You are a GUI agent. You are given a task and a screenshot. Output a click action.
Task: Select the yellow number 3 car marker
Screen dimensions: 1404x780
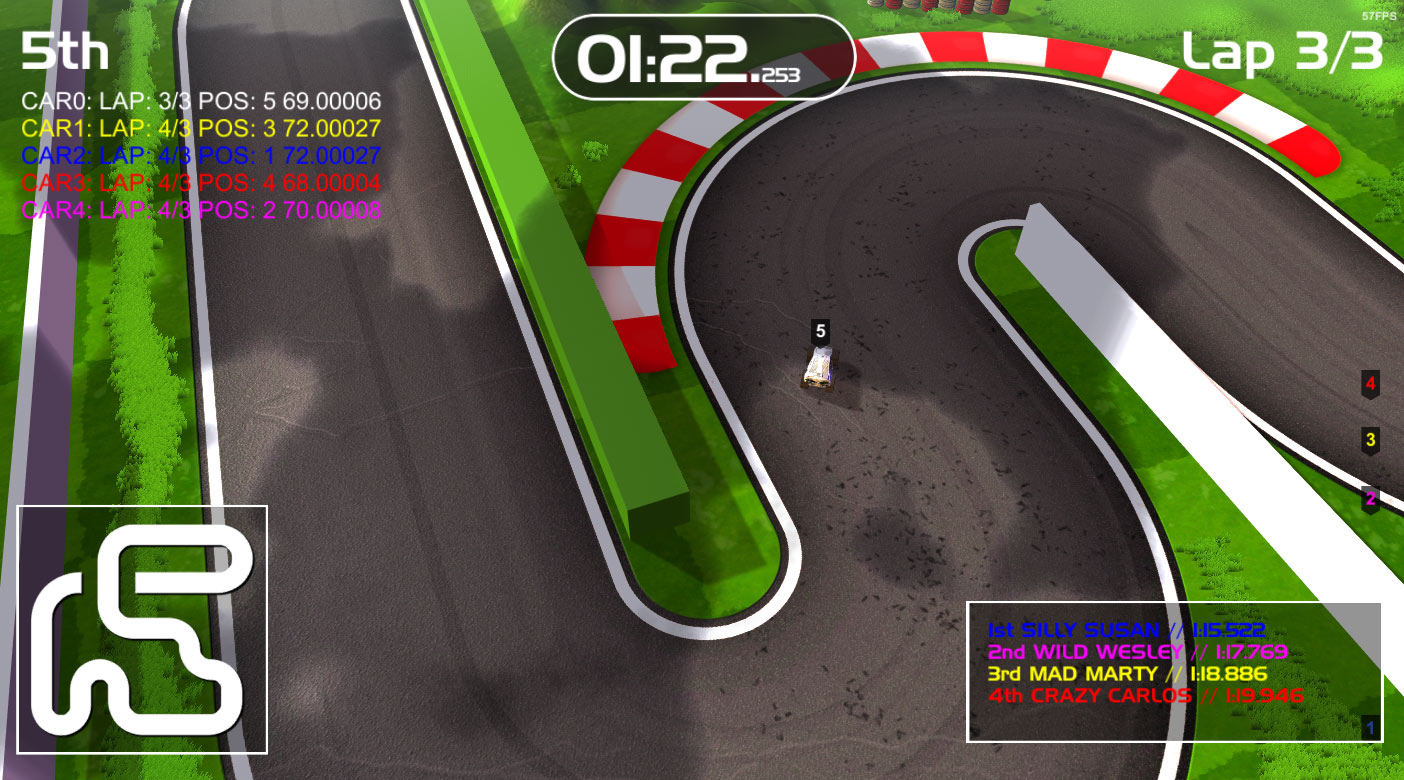coord(1371,439)
